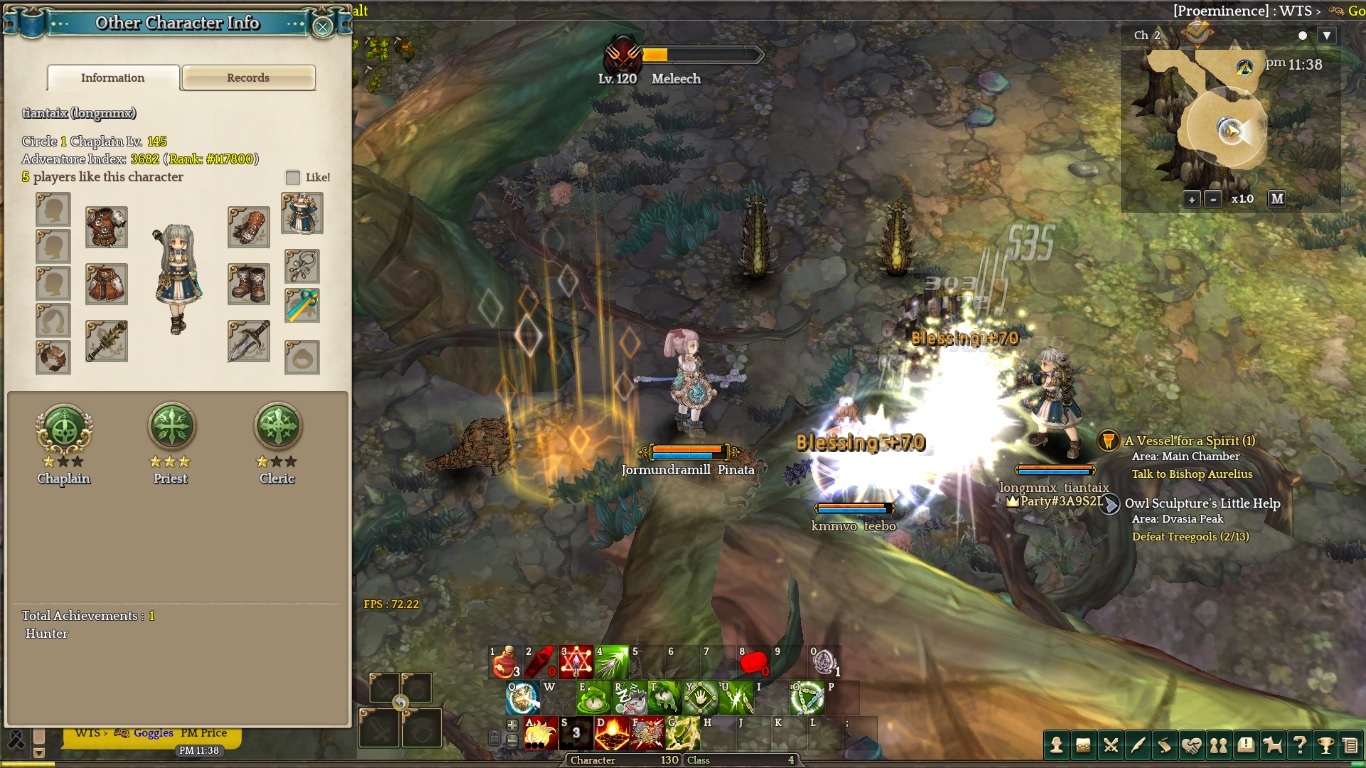
Task: Select the A Vessel for a Spirit quest
Action: point(1189,441)
